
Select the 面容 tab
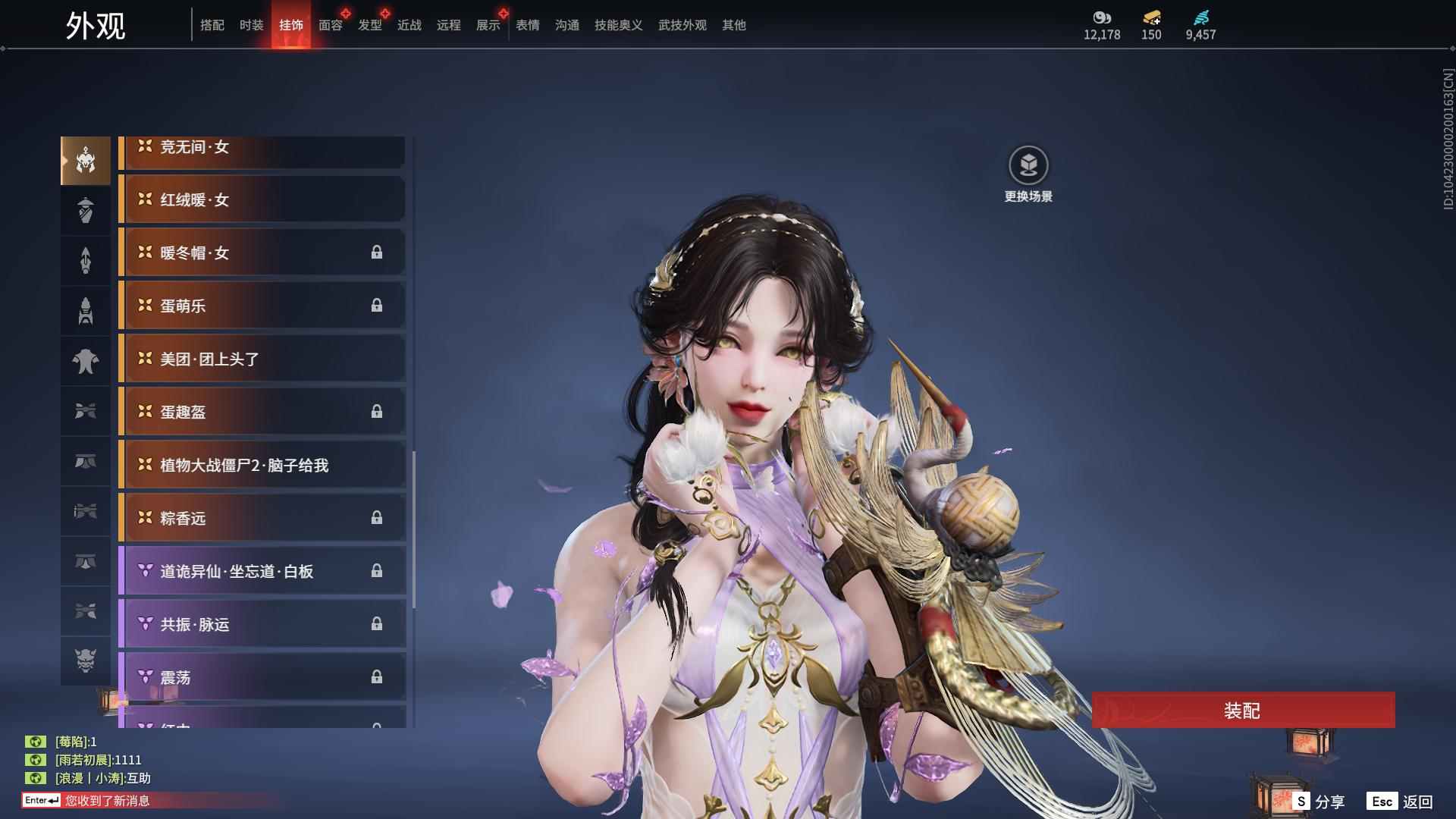(x=331, y=25)
